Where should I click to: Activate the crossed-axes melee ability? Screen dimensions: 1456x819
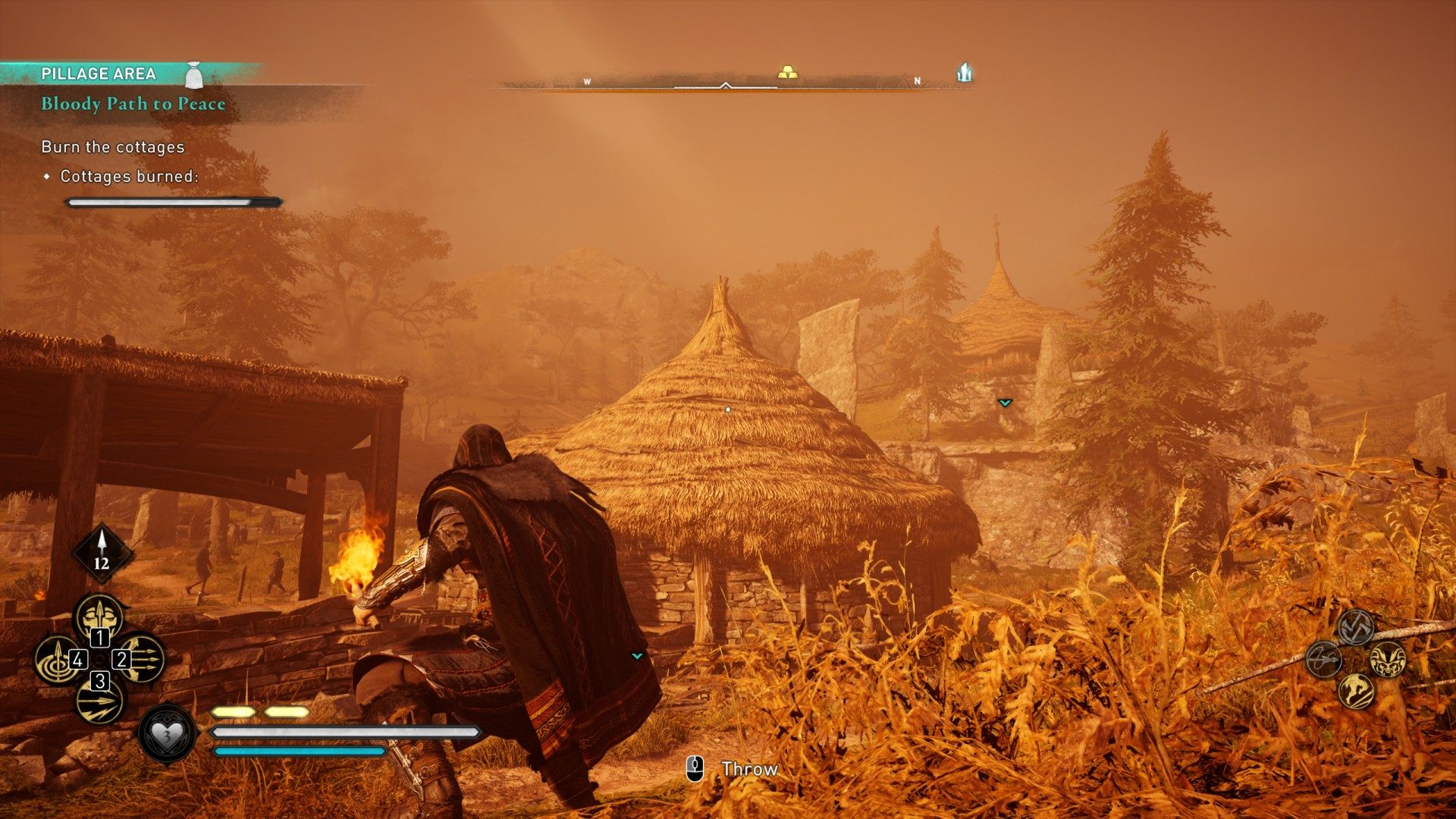click(1355, 627)
